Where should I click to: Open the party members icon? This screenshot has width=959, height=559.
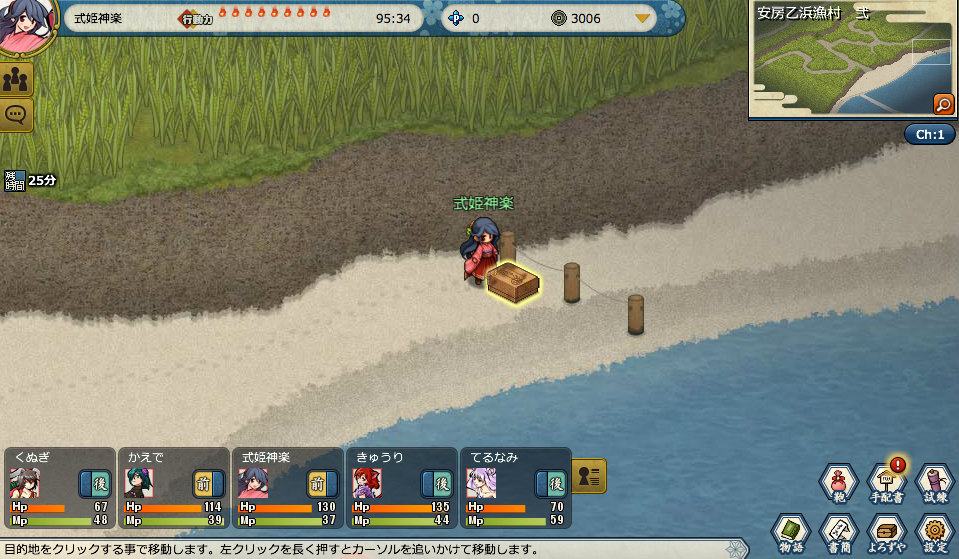click(17, 80)
